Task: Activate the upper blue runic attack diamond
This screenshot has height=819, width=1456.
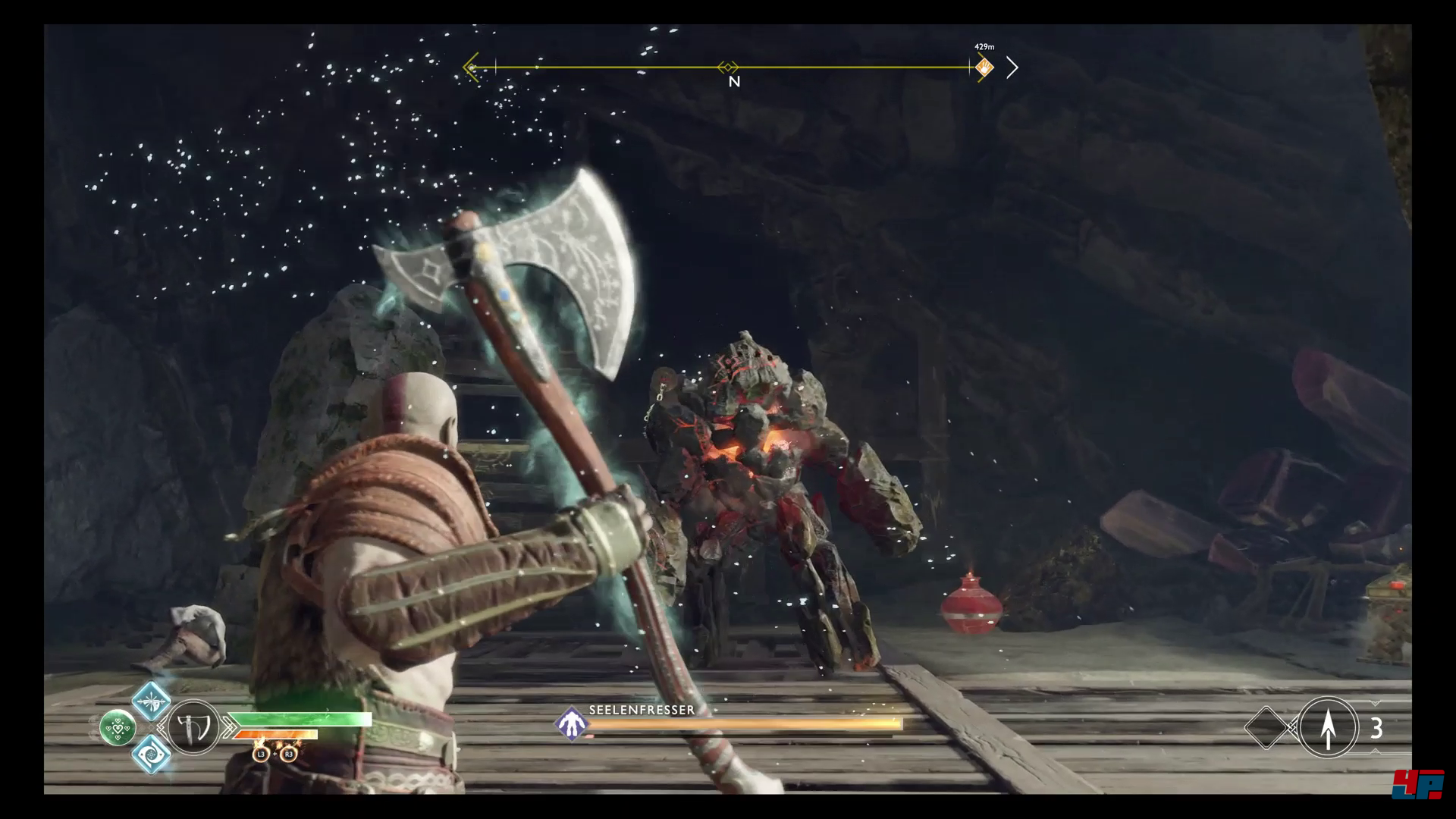Action: tap(151, 701)
